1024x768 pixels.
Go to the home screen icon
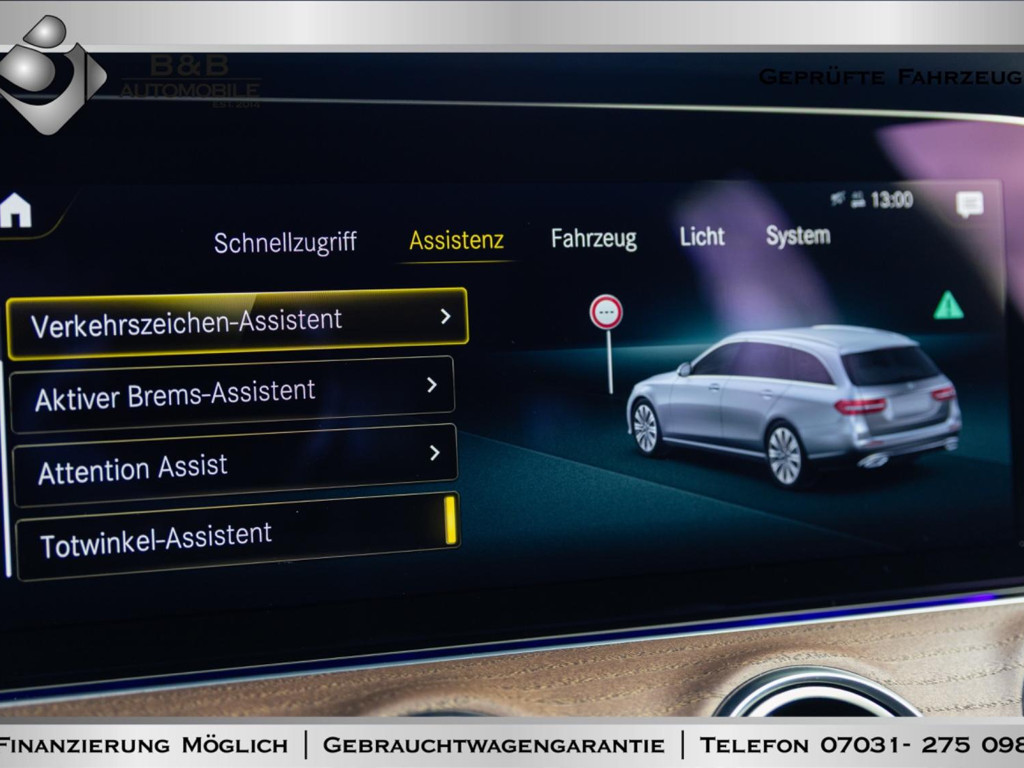coord(15,210)
